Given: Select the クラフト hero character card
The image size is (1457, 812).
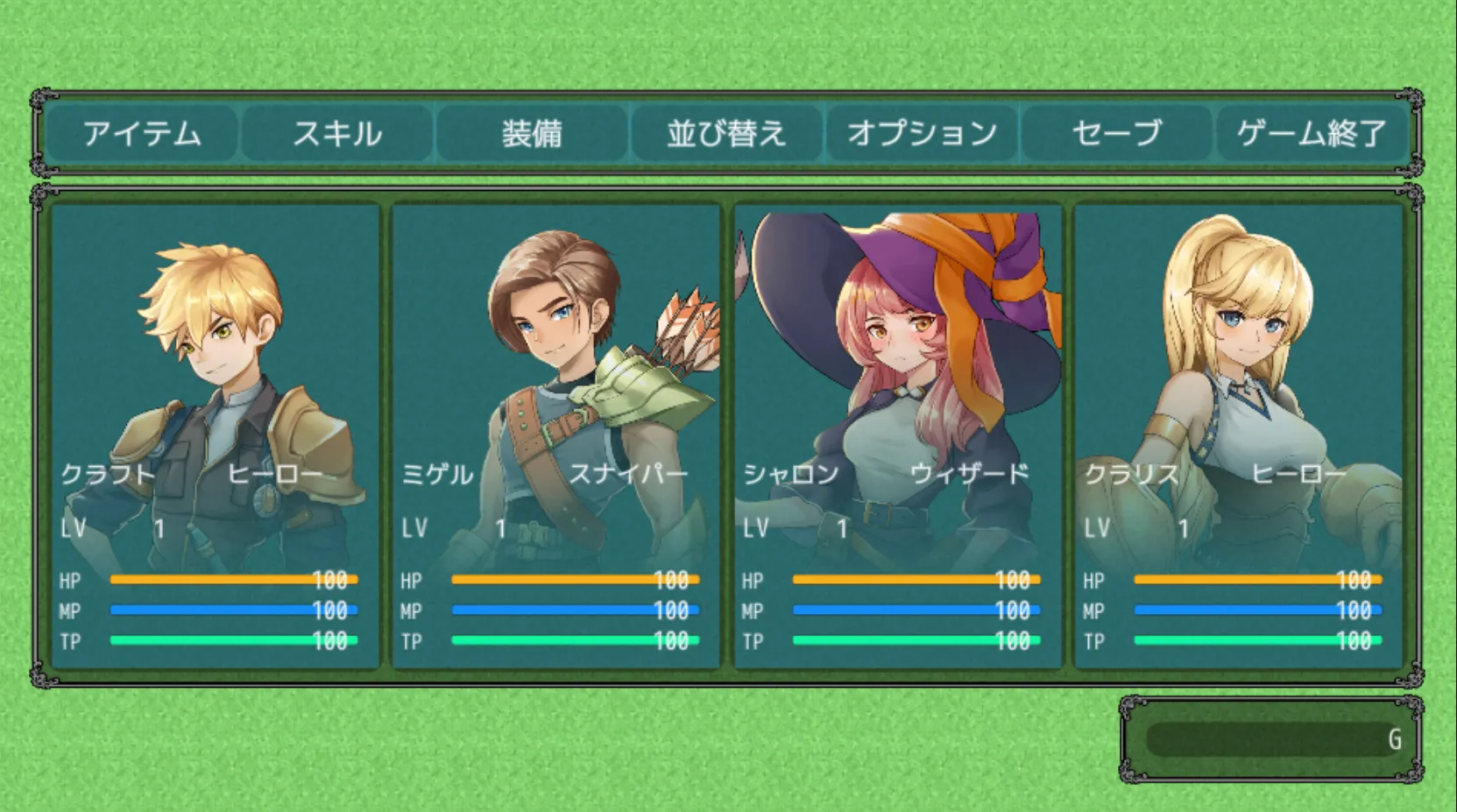Looking at the screenshot, I should coord(215,436).
